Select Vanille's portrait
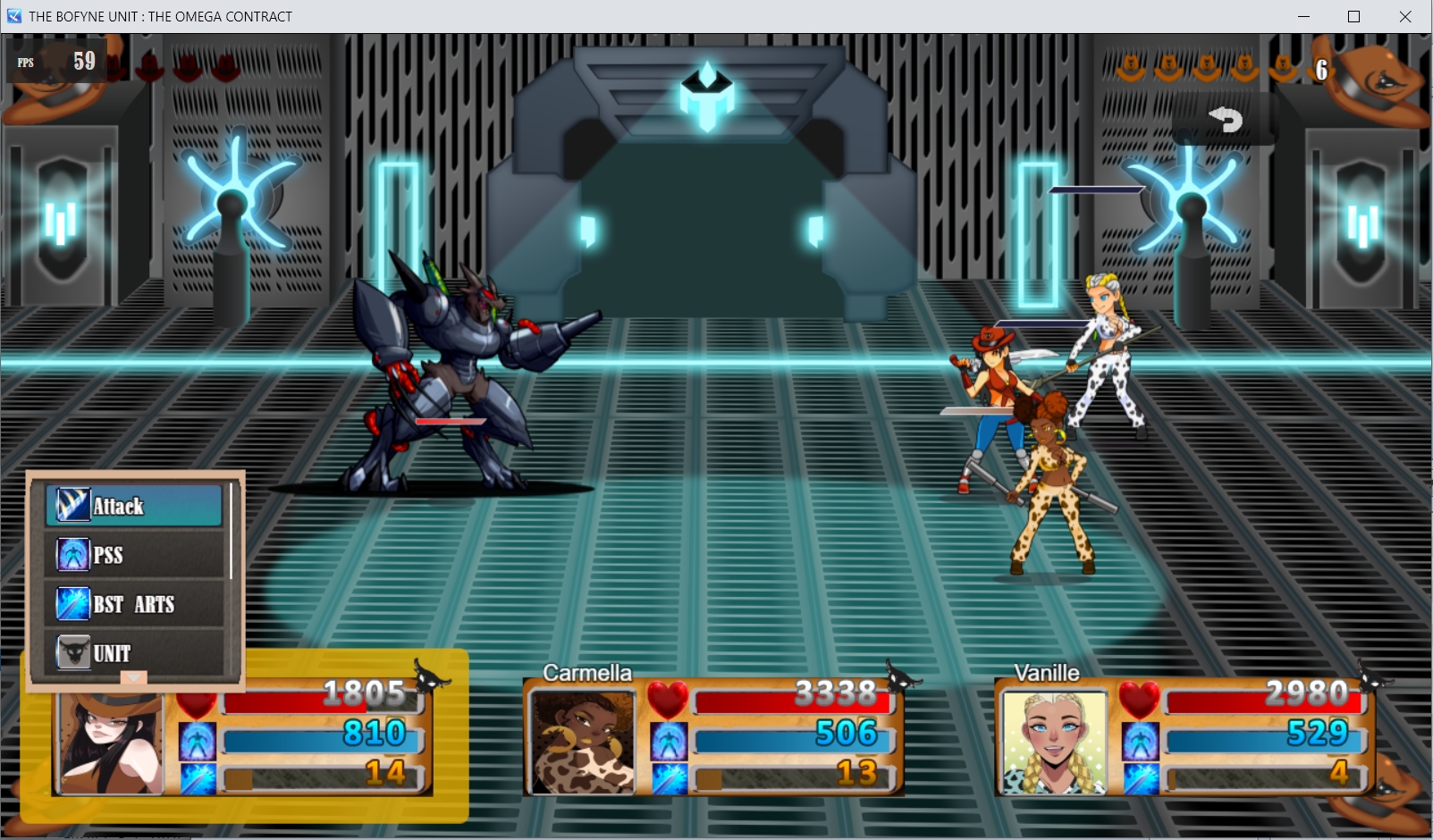The height and width of the screenshot is (840, 1433). 1054,742
